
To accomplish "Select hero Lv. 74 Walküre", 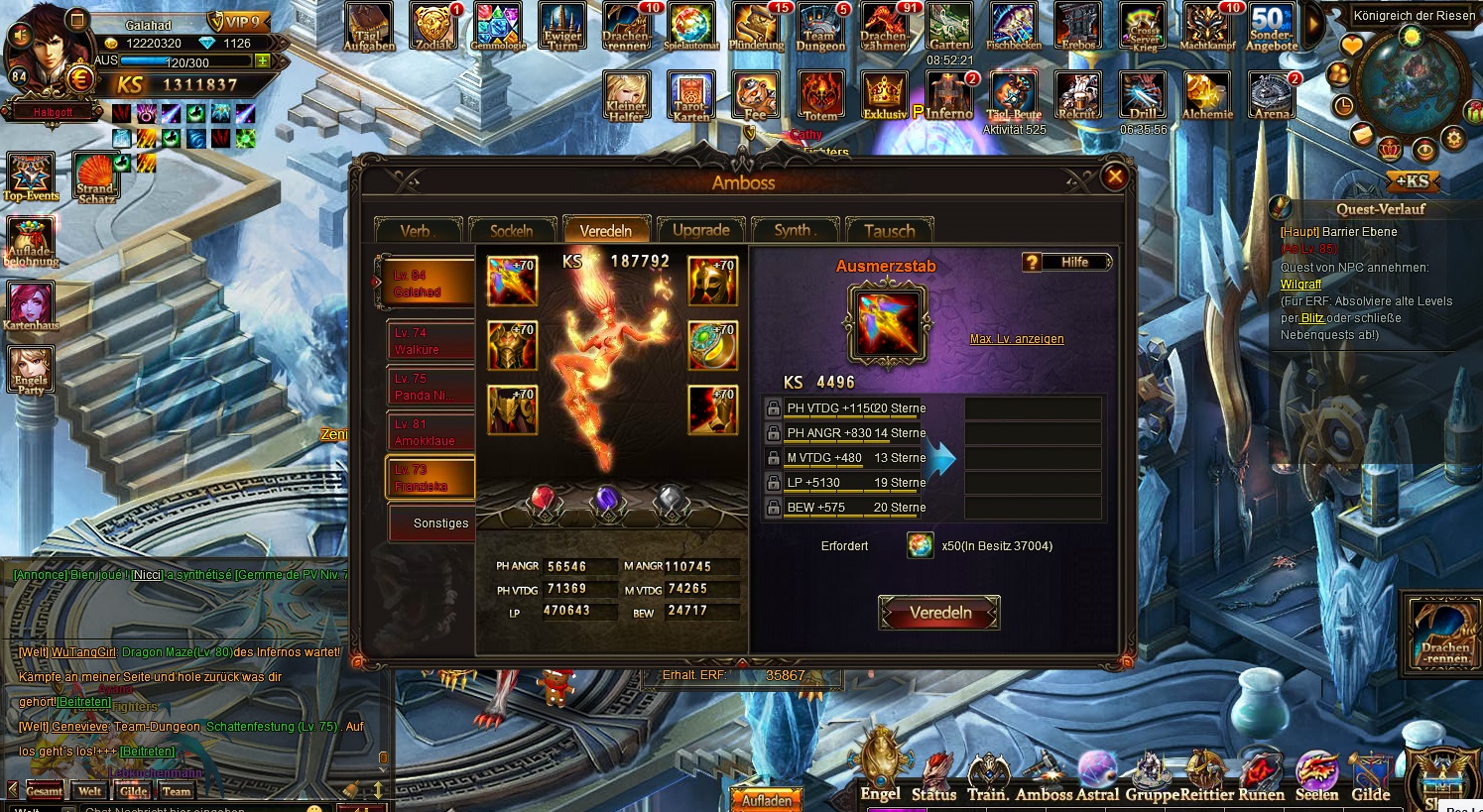I will 429,341.
